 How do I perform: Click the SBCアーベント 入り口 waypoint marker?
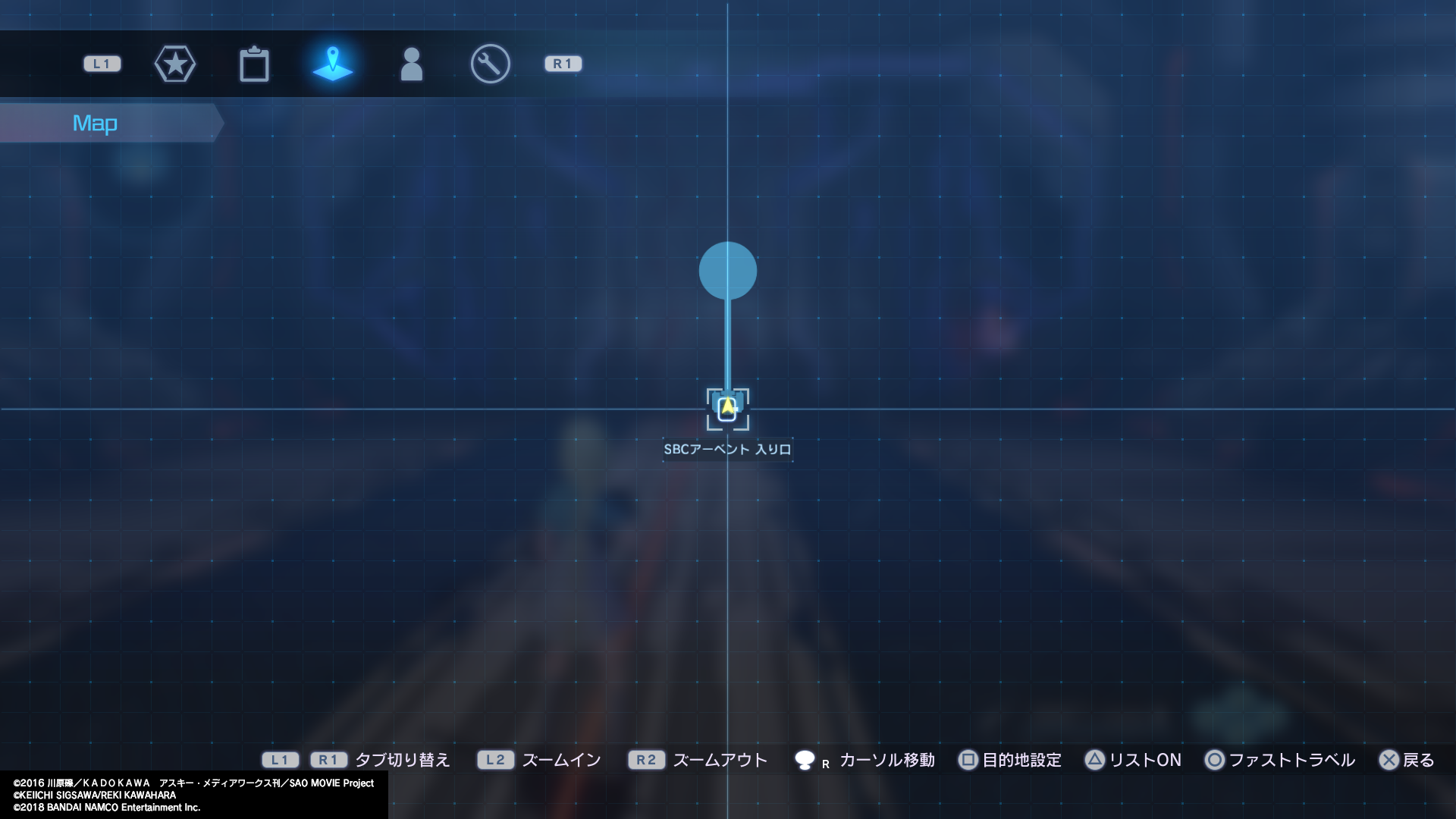coord(727,409)
